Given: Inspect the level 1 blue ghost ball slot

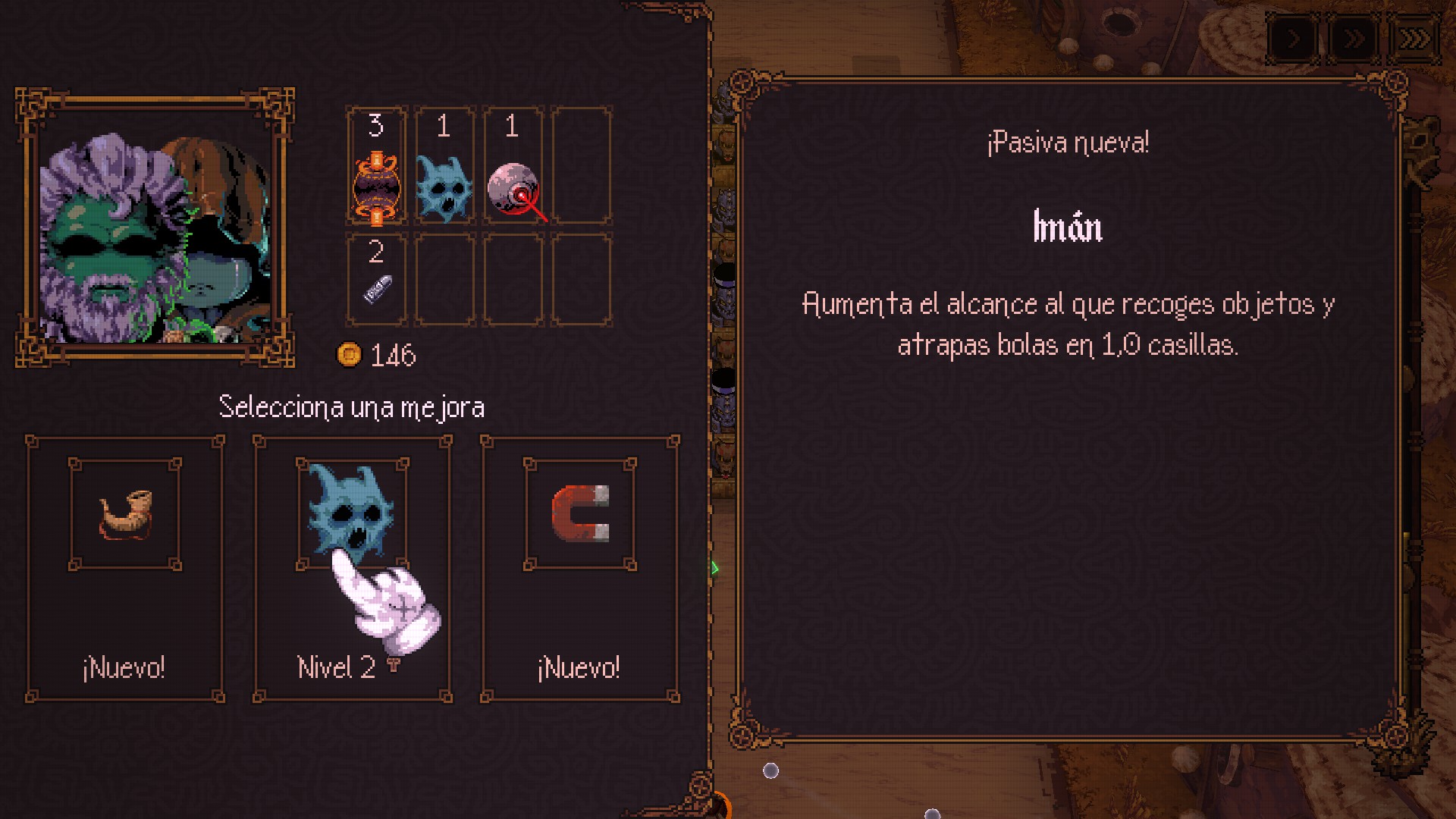Looking at the screenshot, I should (444, 165).
